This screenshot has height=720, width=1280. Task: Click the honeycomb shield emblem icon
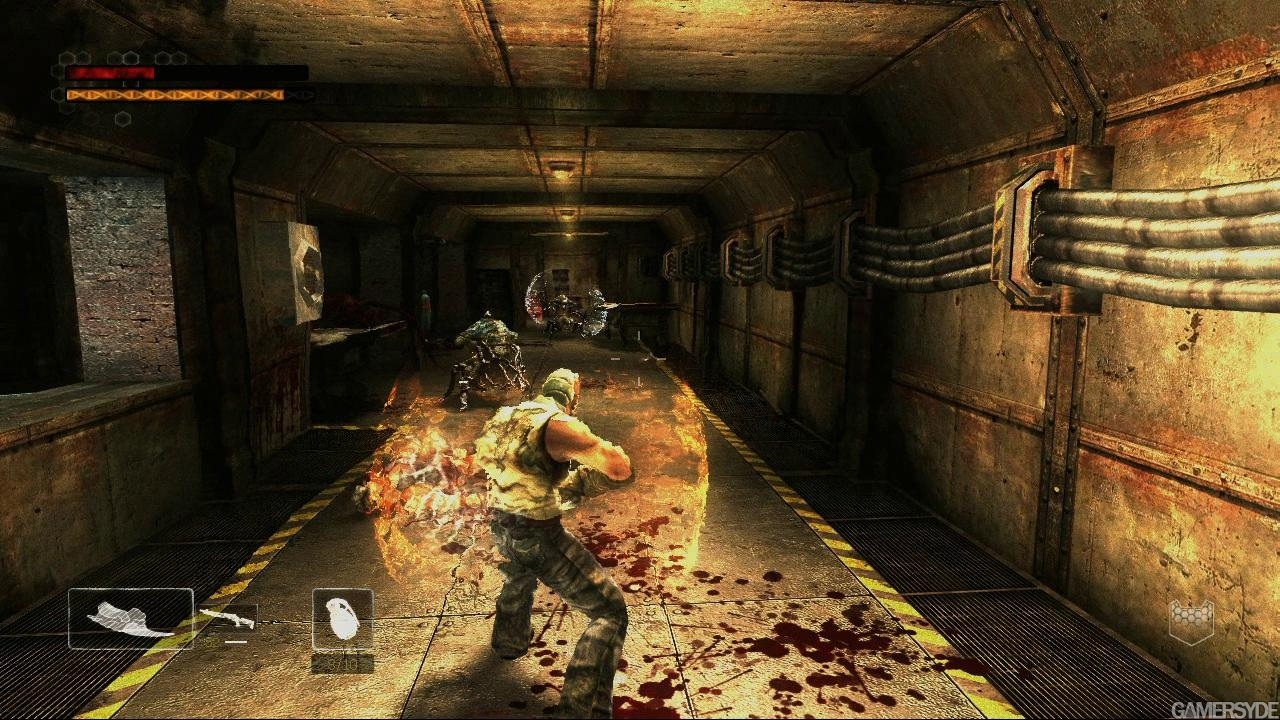(x=1191, y=621)
